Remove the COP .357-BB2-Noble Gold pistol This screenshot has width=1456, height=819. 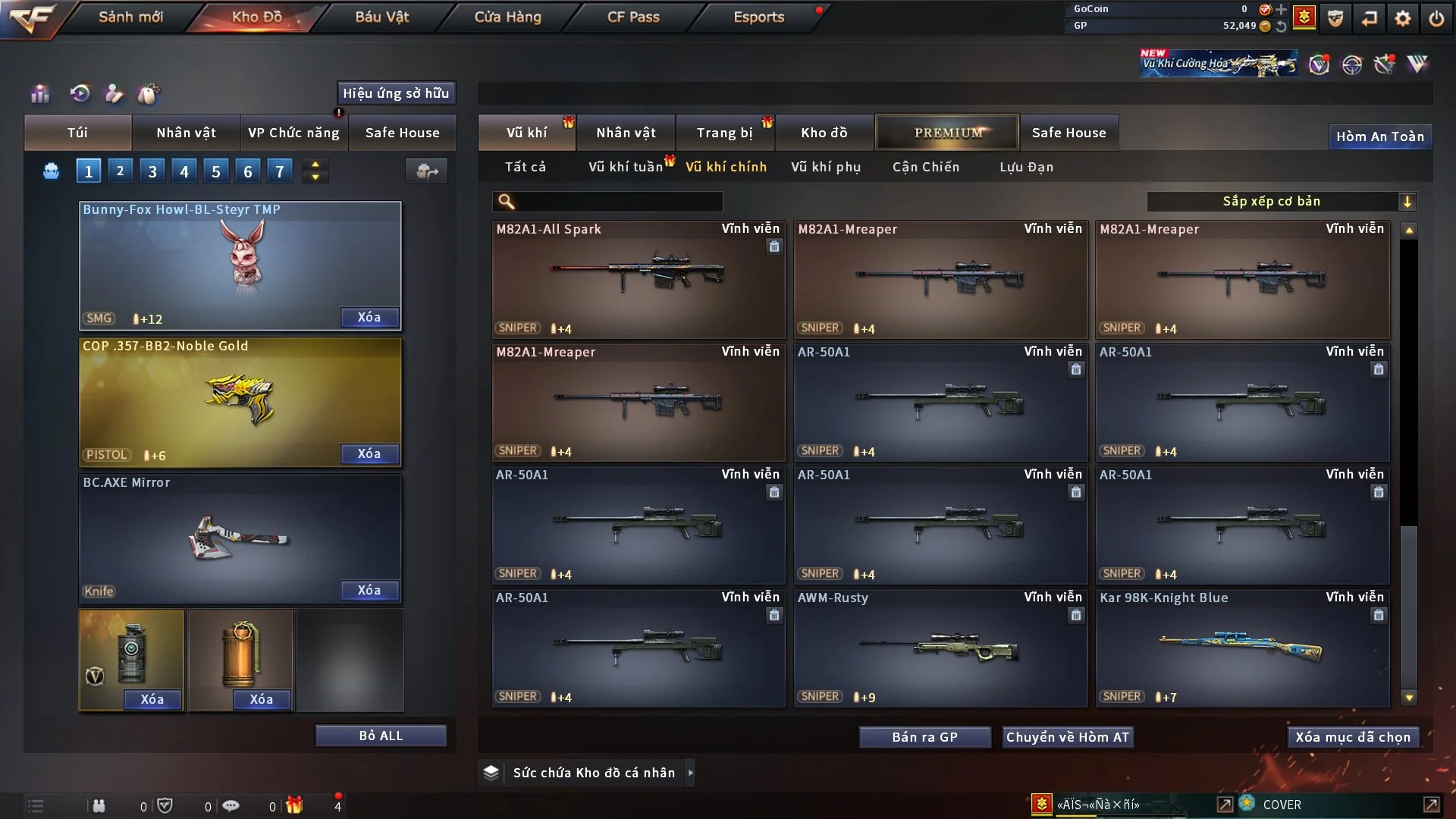click(369, 453)
